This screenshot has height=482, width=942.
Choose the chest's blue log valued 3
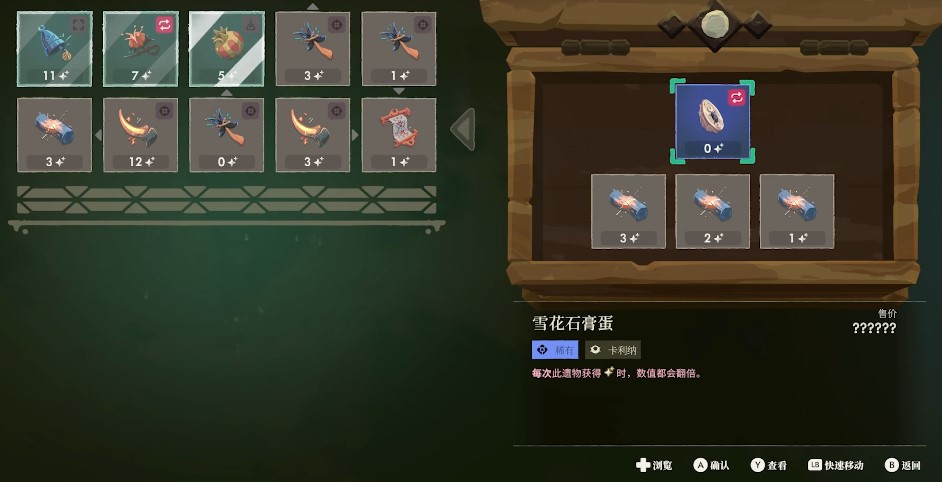[x=628, y=211]
